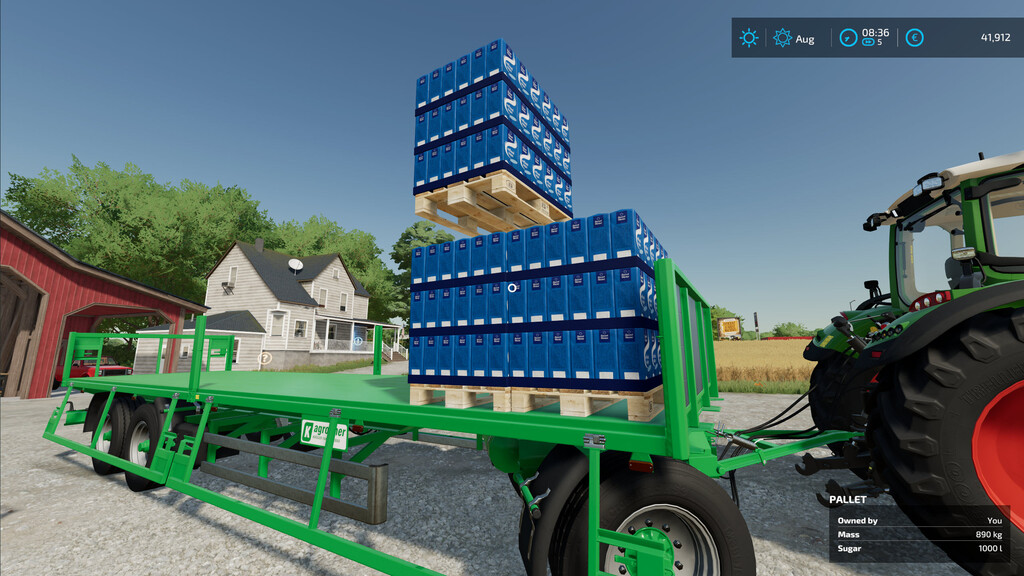Click the sunny weather icon
Image resolution: width=1024 pixels, height=576 pixels.
coord(748,38)
